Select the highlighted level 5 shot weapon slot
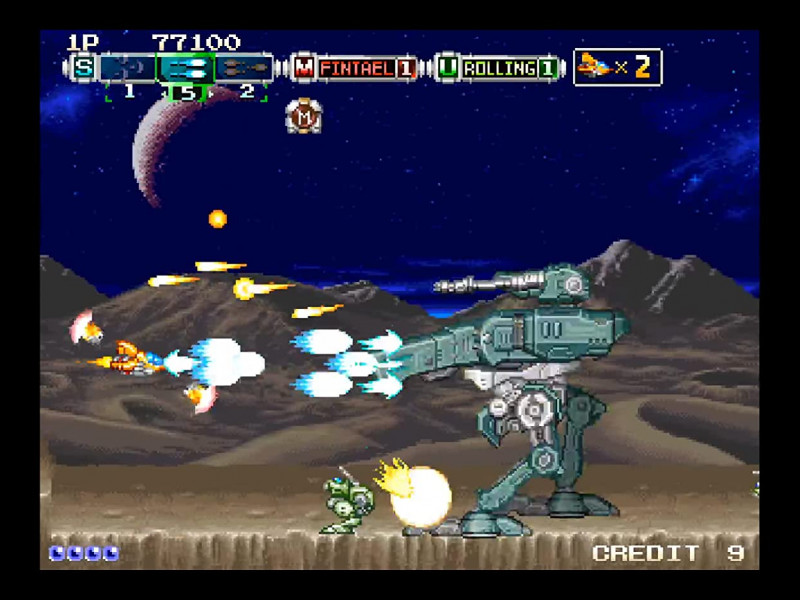The width and height of the screenshot is (800, 600). [x=185, y=68]
